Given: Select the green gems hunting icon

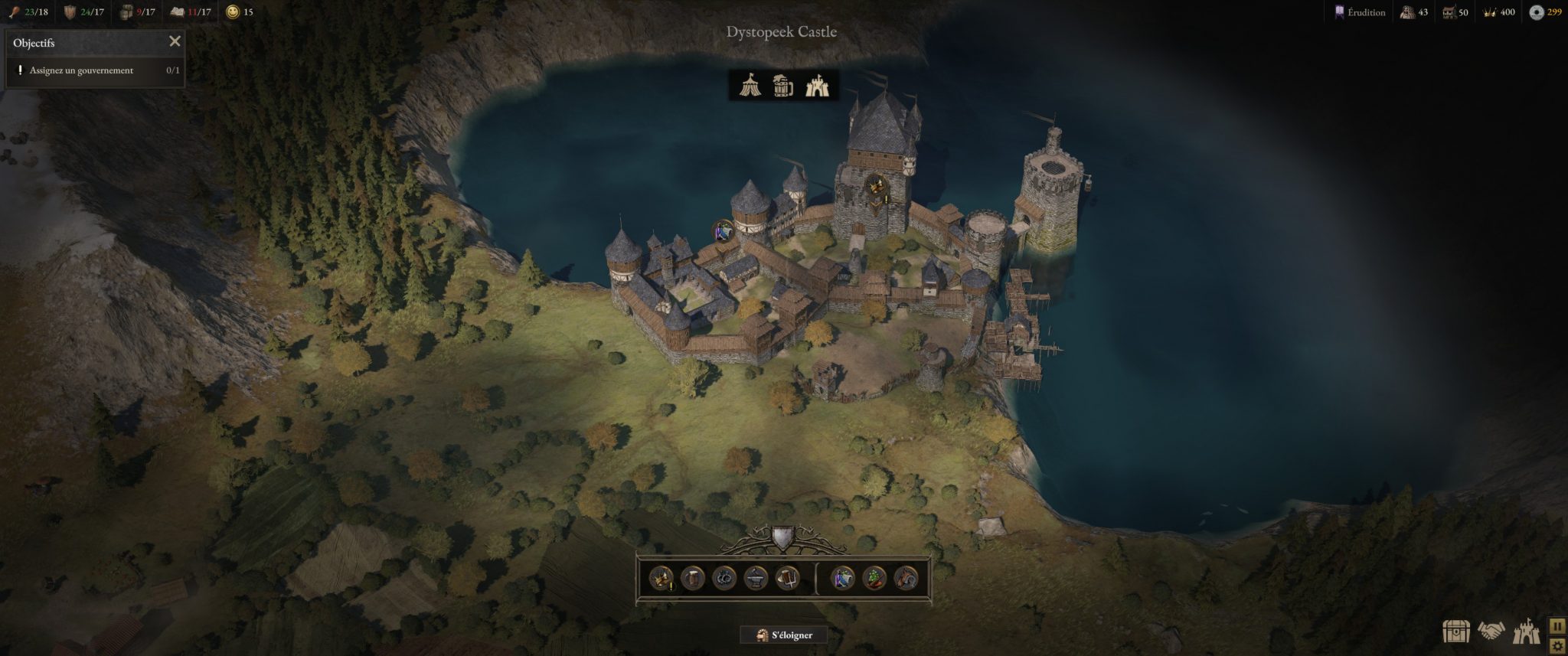Looking at the screenshot, I should pos(874,578).
